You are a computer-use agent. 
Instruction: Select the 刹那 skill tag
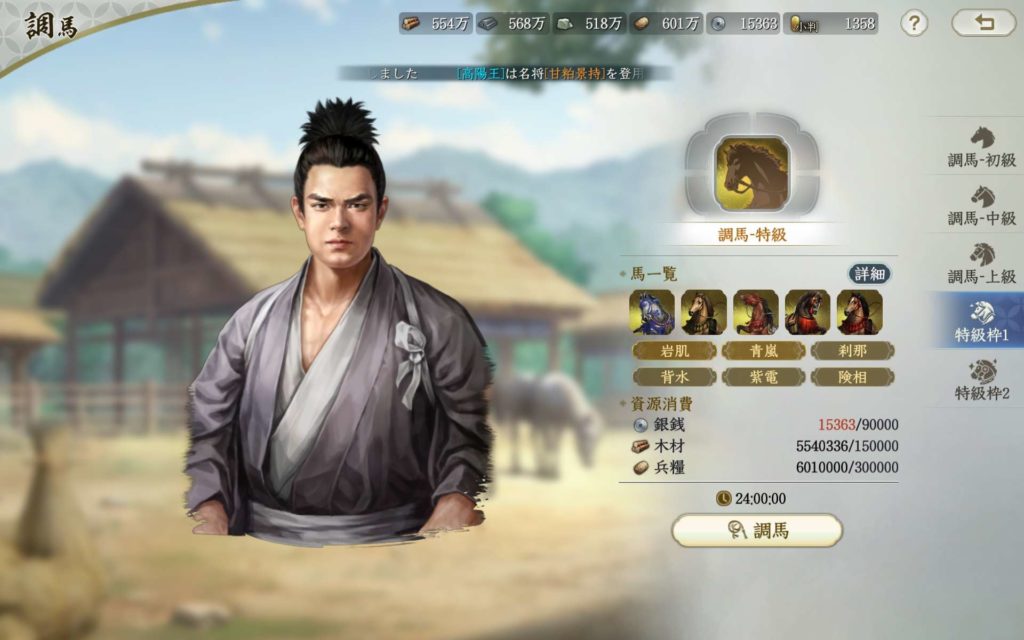click(x=852, y=350)
